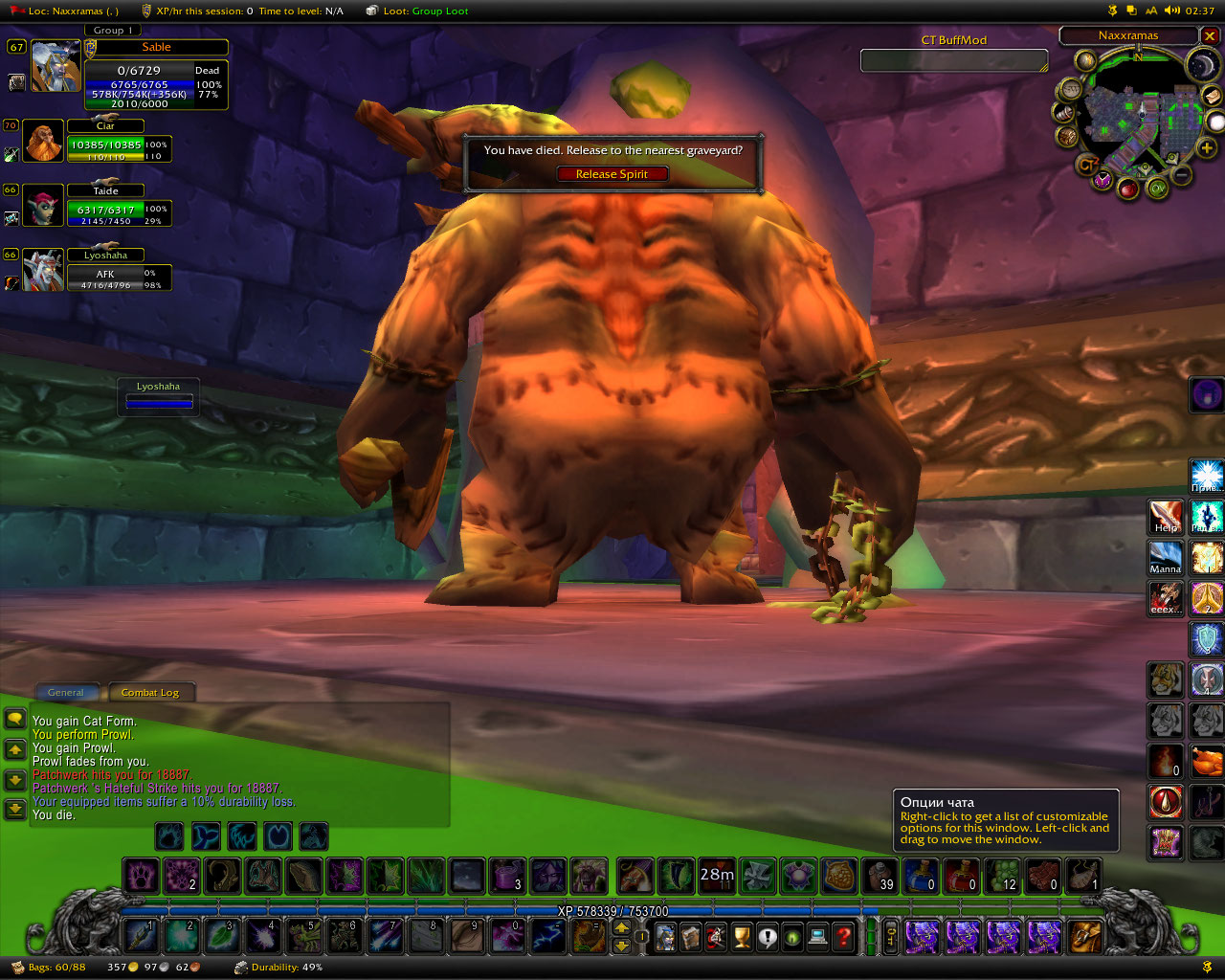Open the Combat Log tab
Screen dimensions: 1225x980
pos(150,692)
